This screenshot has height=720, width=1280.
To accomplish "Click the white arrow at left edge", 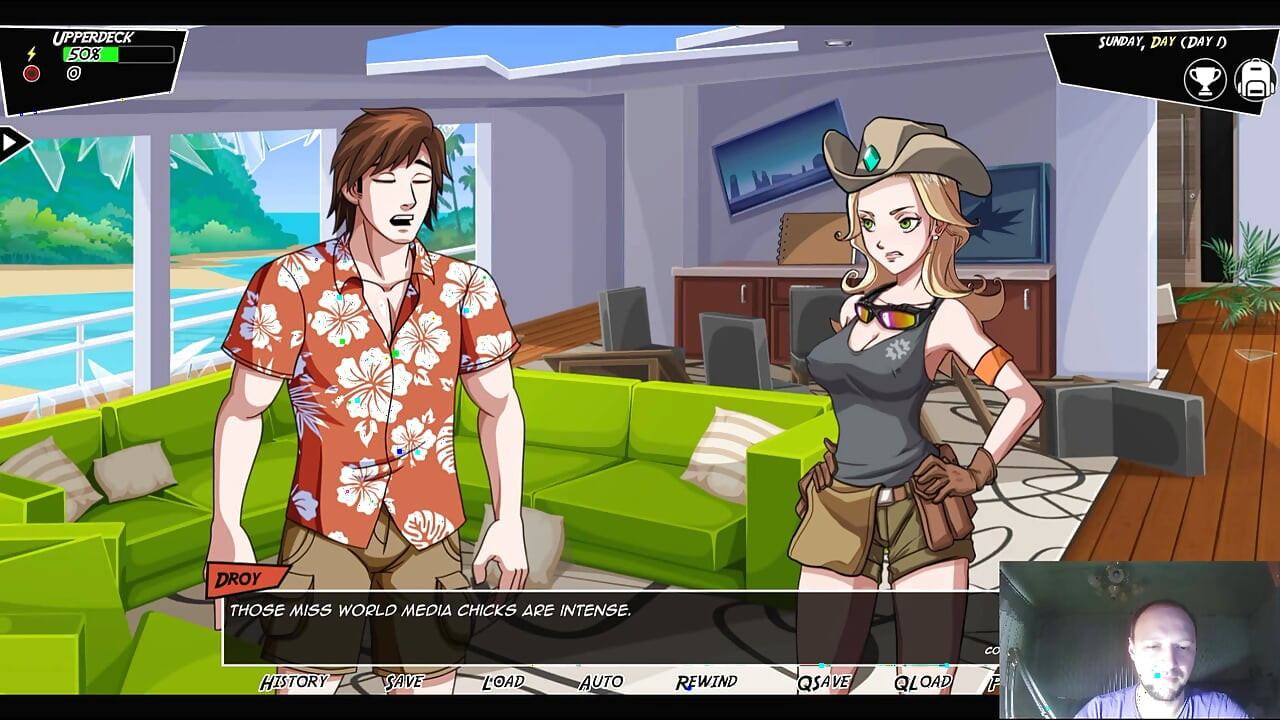I will [12, 144].
